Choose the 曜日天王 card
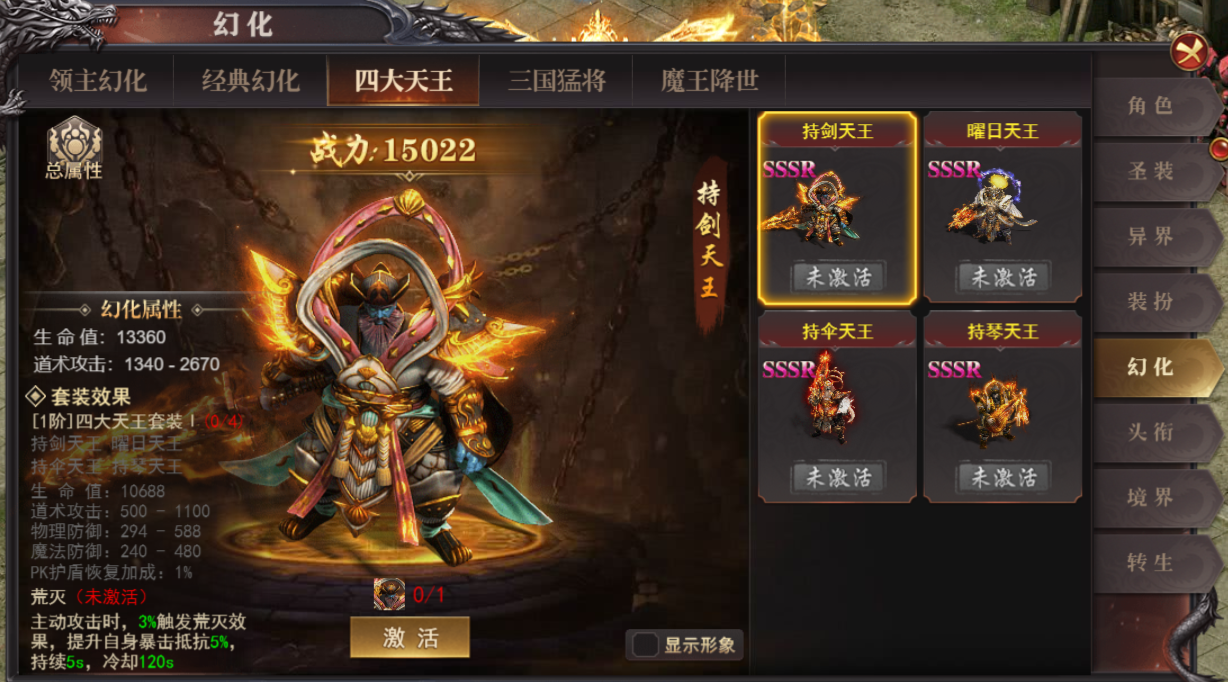The image size is (1228, 682). click(1002, 207)
